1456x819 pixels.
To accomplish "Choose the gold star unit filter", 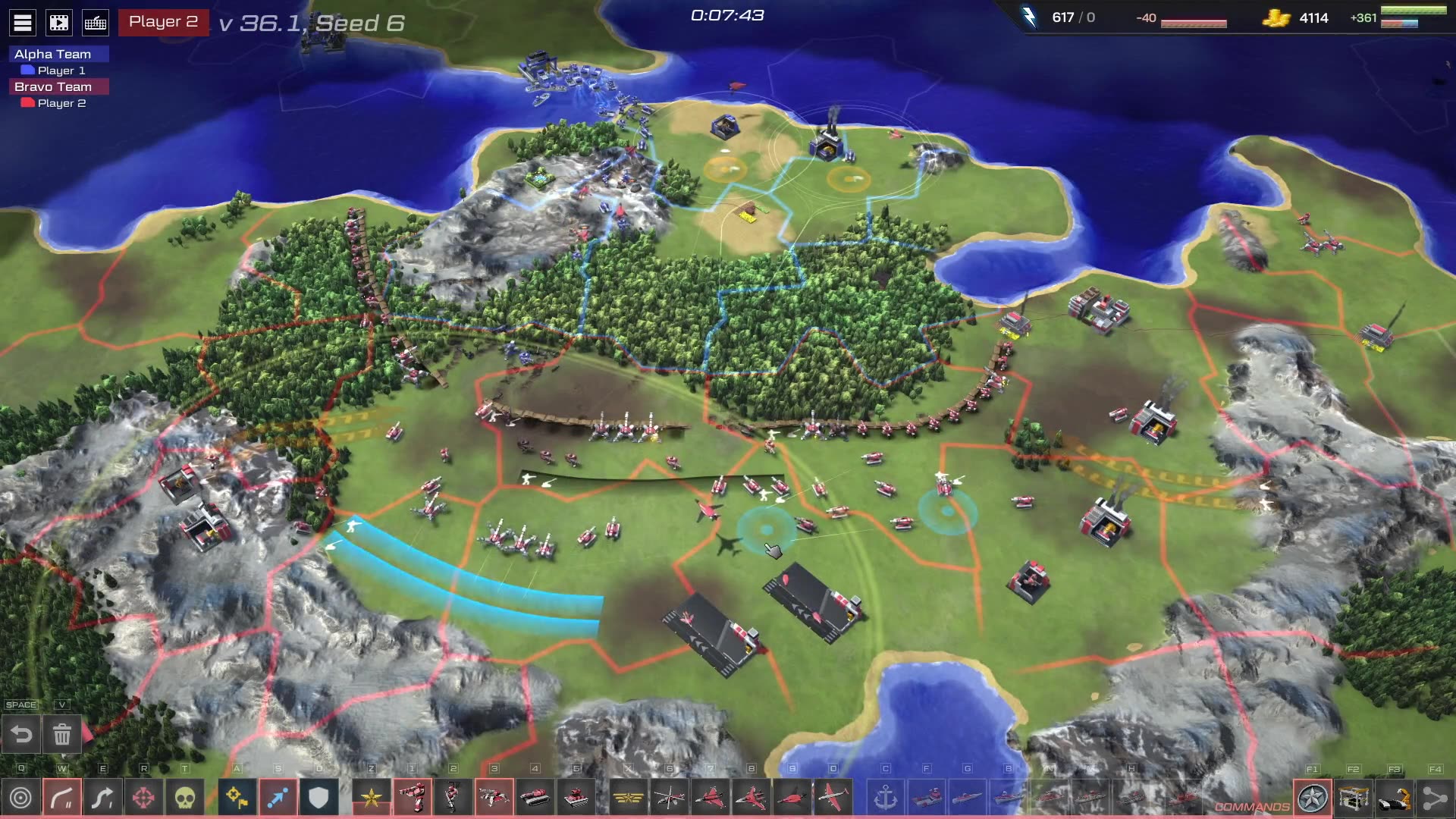I will point(372,798).
